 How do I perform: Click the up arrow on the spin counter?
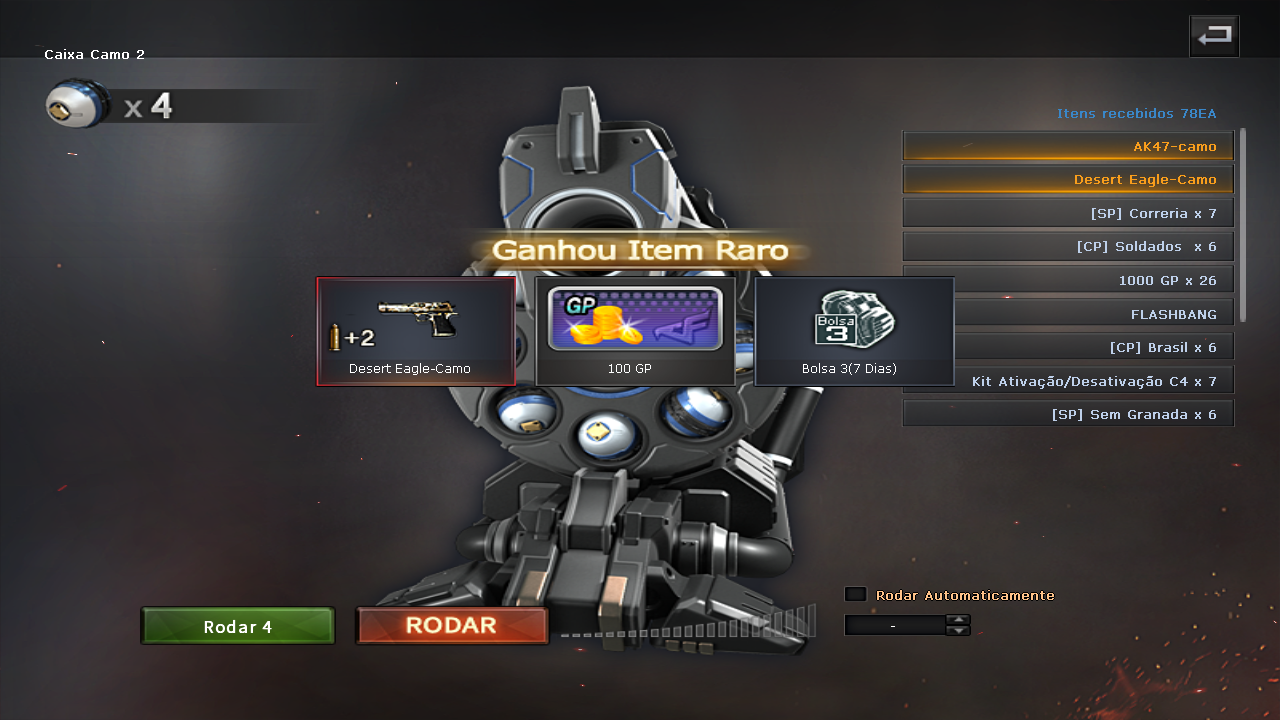click(958, 618)
